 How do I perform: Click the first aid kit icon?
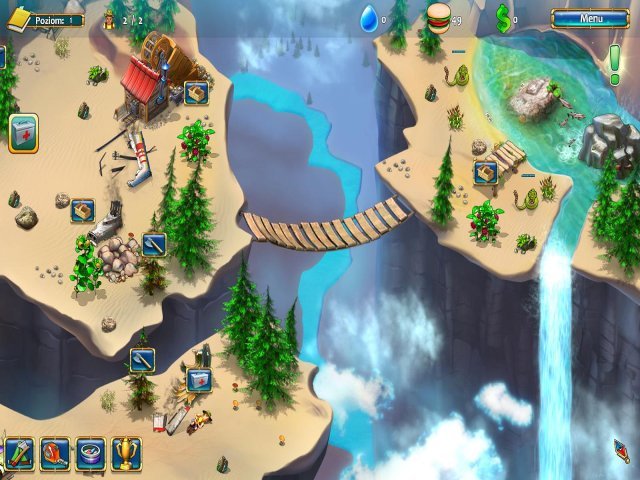[x=23, y=133]
